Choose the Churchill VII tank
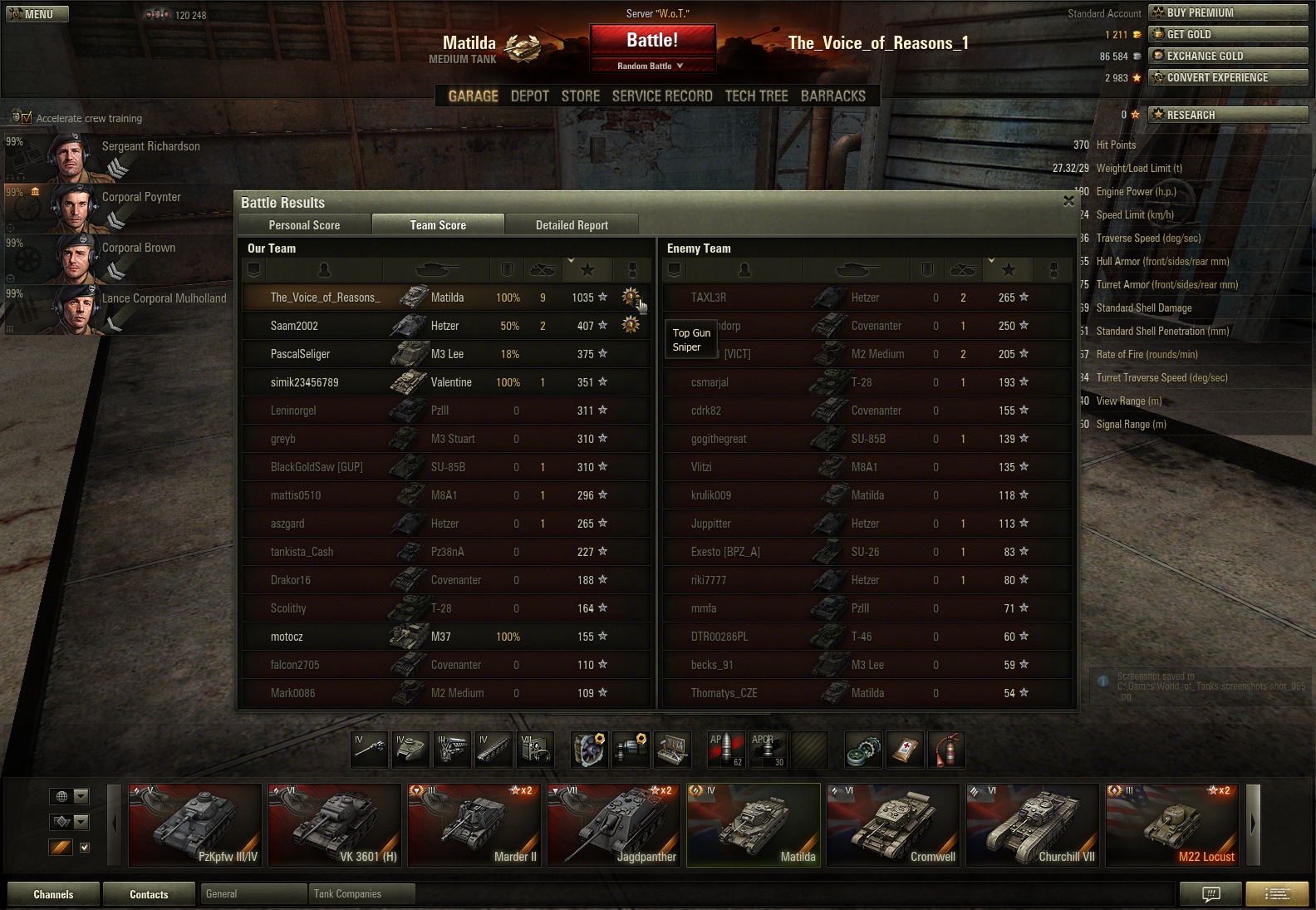 coord(1033,825)
